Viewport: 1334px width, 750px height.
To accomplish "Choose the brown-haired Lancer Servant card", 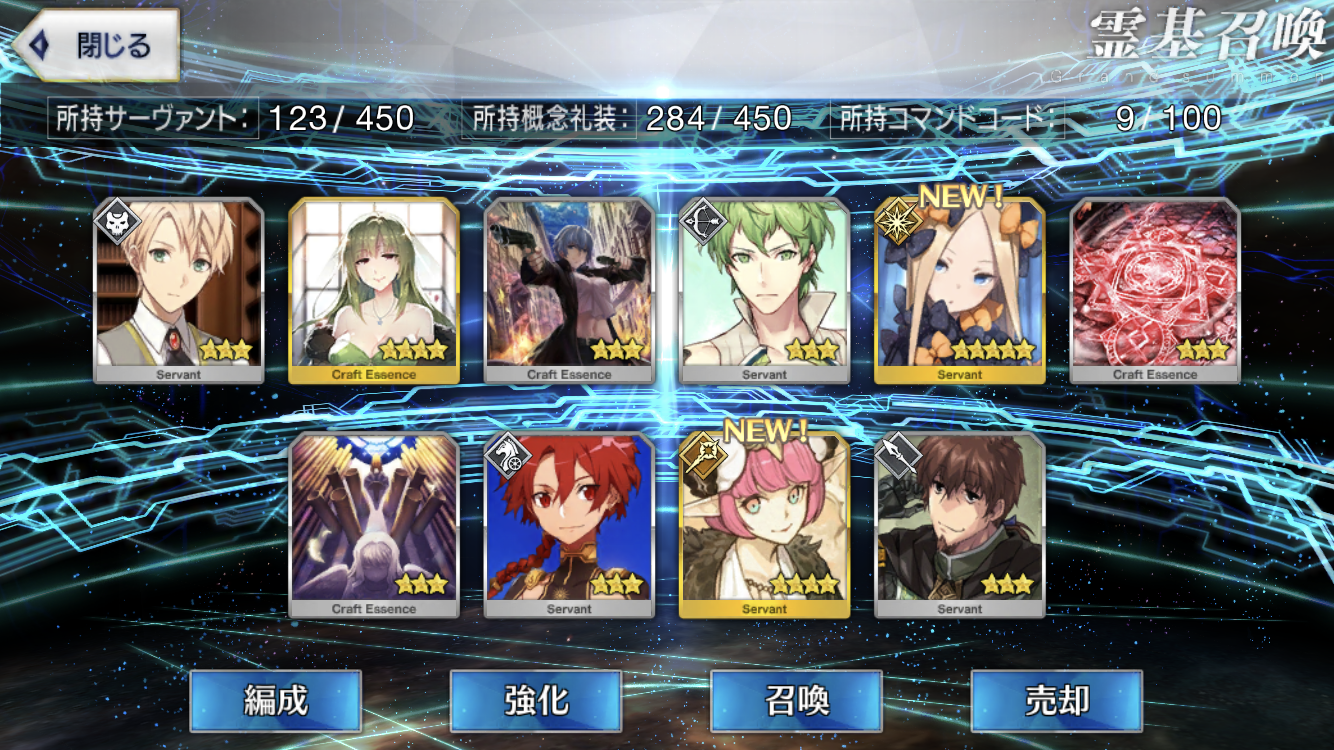I will point(960,525).
